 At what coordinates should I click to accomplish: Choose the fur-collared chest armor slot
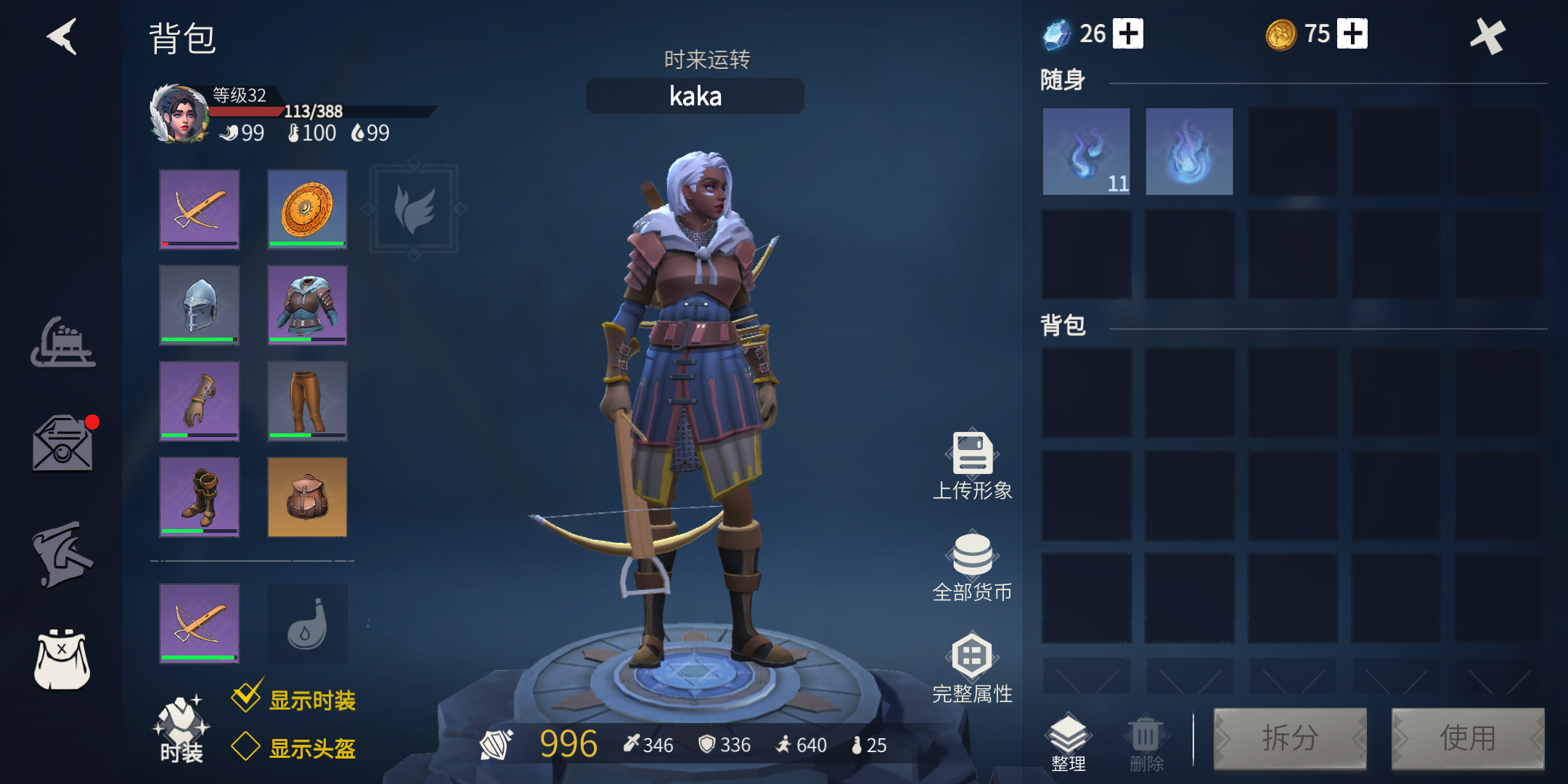[307, 305]
